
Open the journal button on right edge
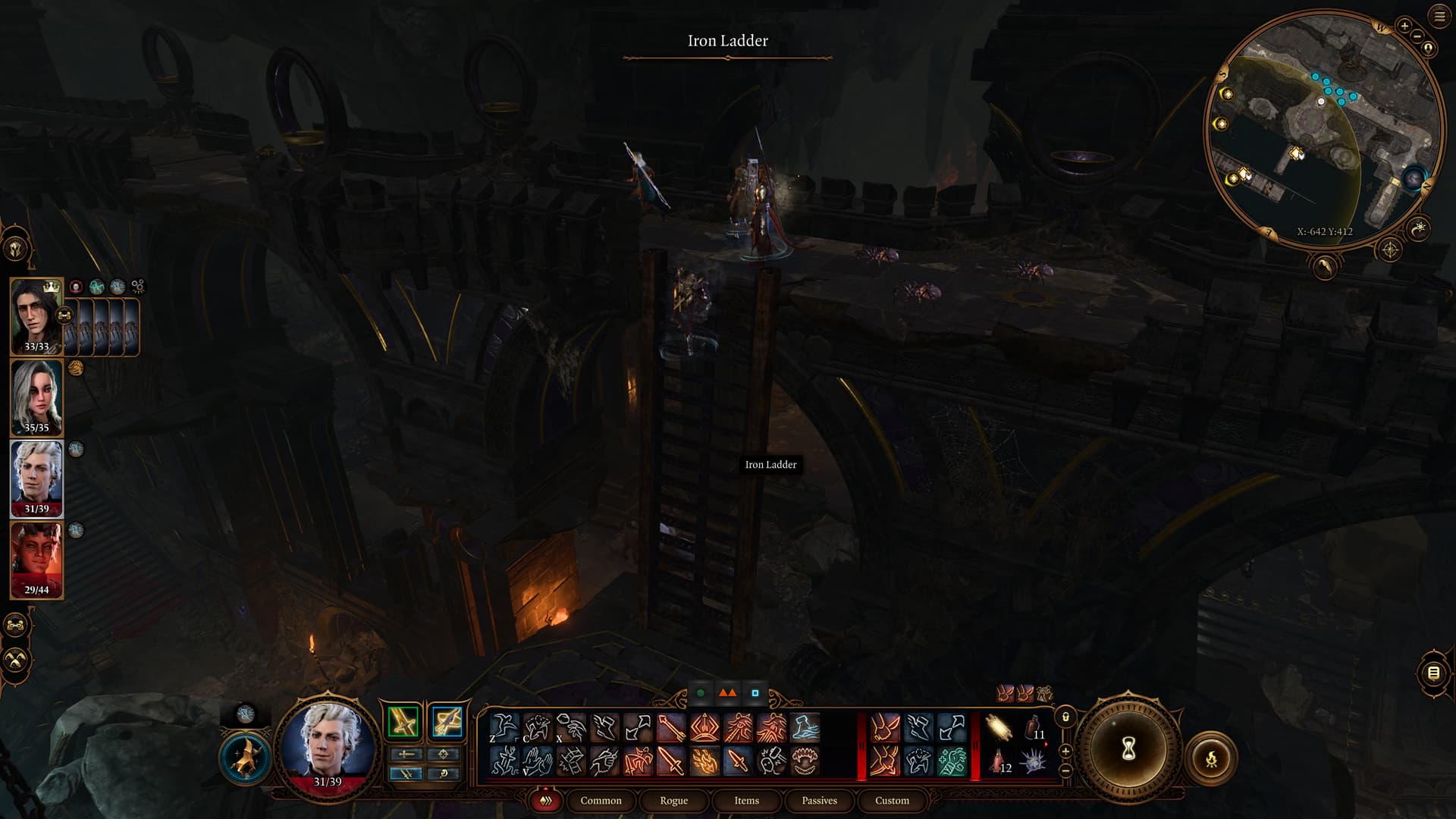[1433, 673]
